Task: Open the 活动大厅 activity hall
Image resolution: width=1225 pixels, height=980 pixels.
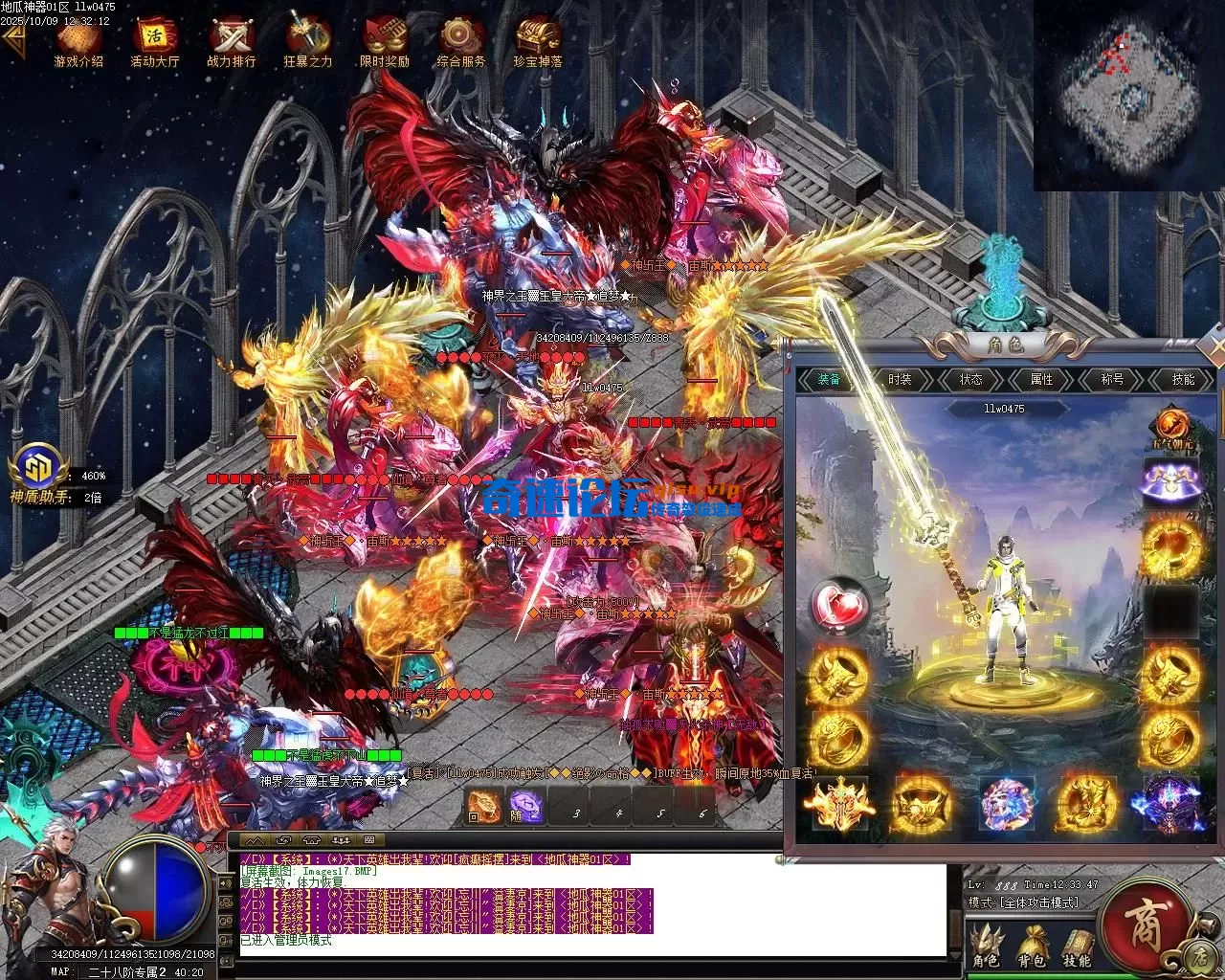Action: 154,41
